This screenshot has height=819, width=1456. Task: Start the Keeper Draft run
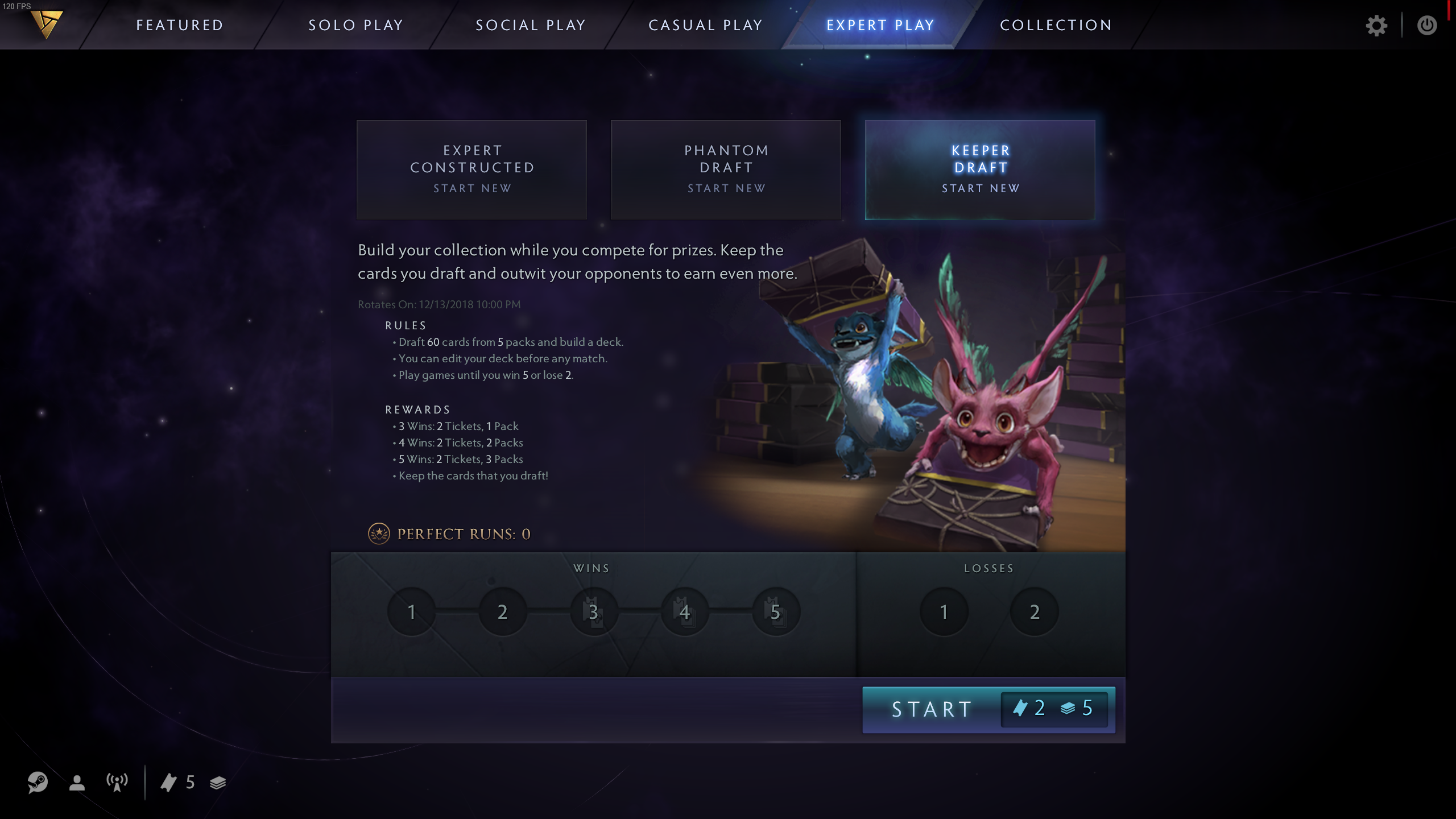933,709
